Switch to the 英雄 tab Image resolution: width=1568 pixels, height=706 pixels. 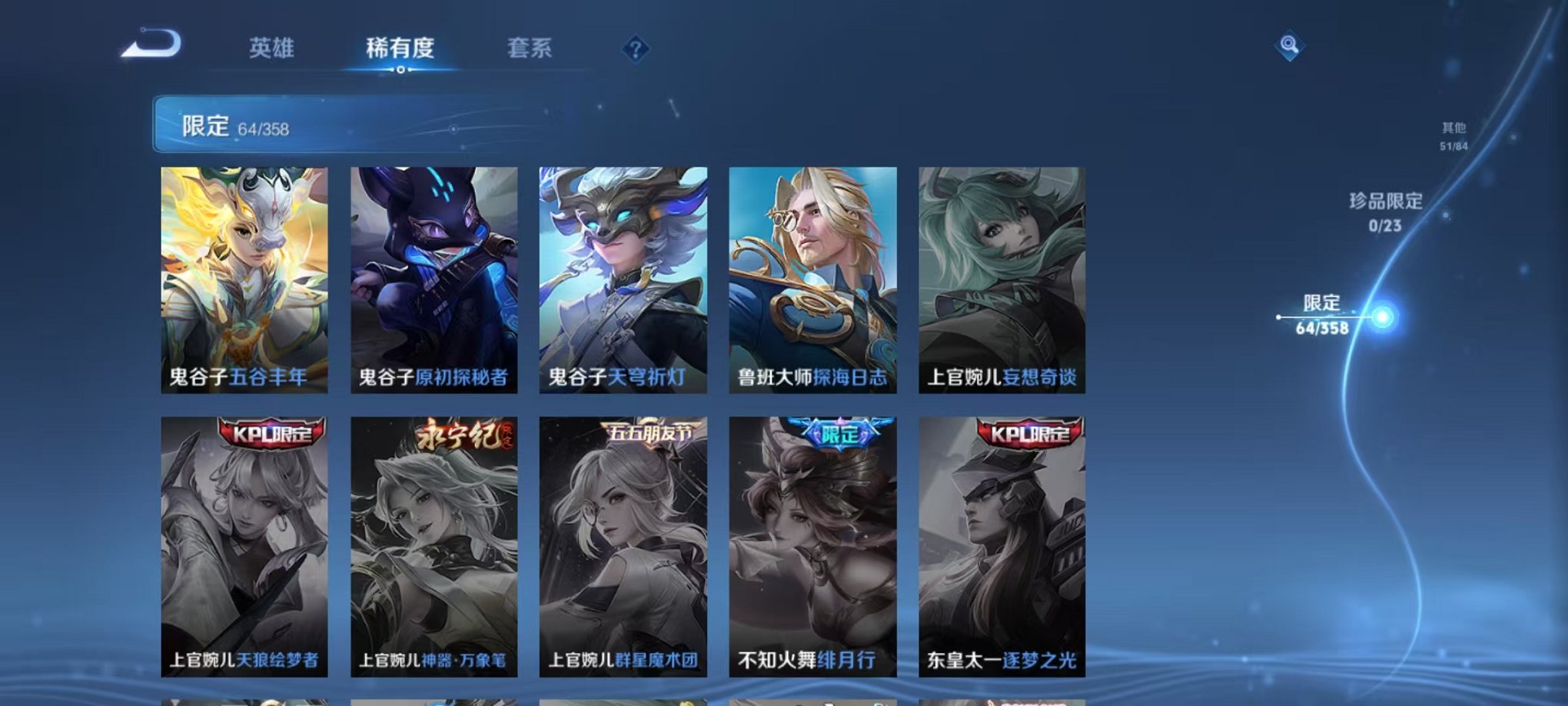coord(273,48)
